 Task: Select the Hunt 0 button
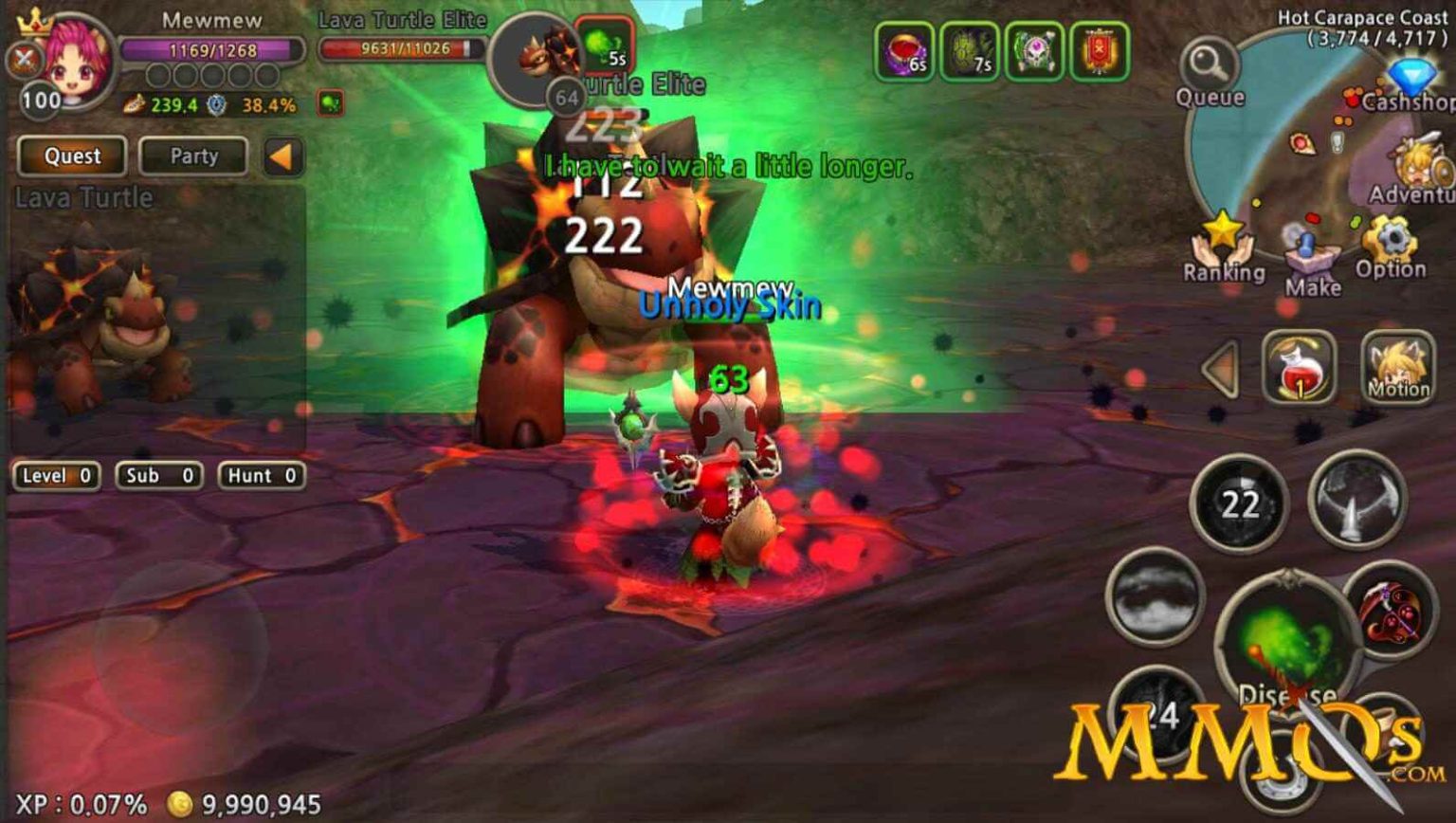point(260,475)
